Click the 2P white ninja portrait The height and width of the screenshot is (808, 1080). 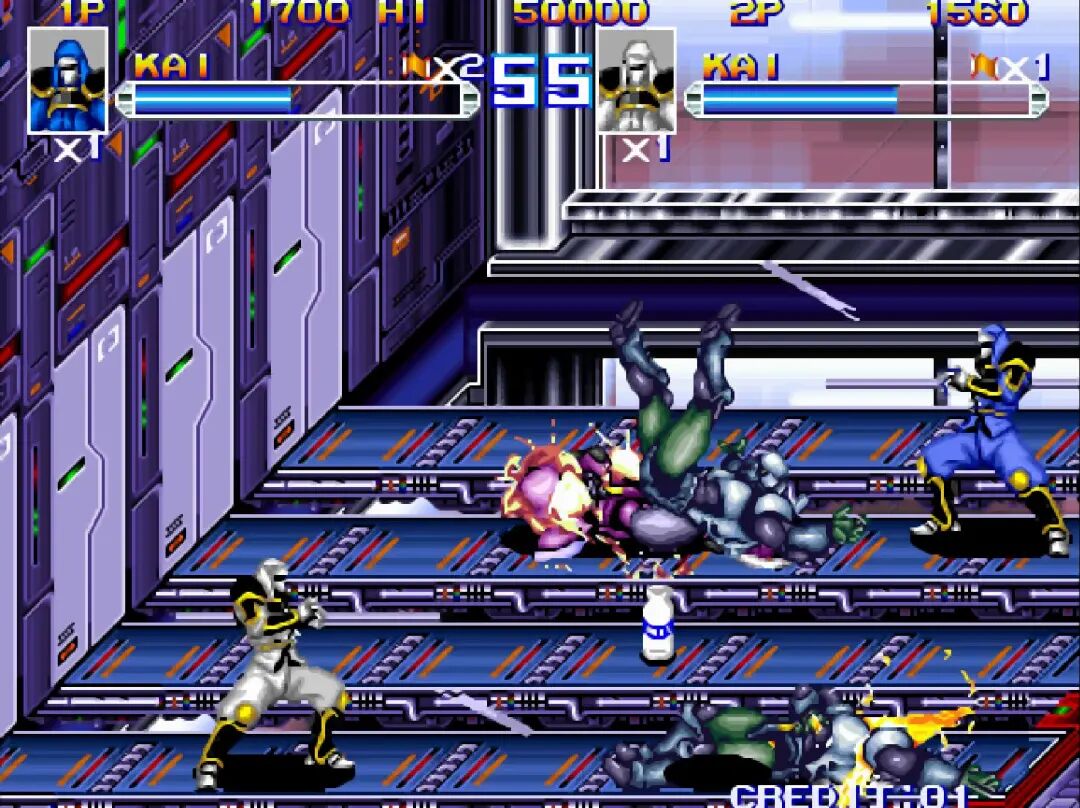(x=636, y=80)
